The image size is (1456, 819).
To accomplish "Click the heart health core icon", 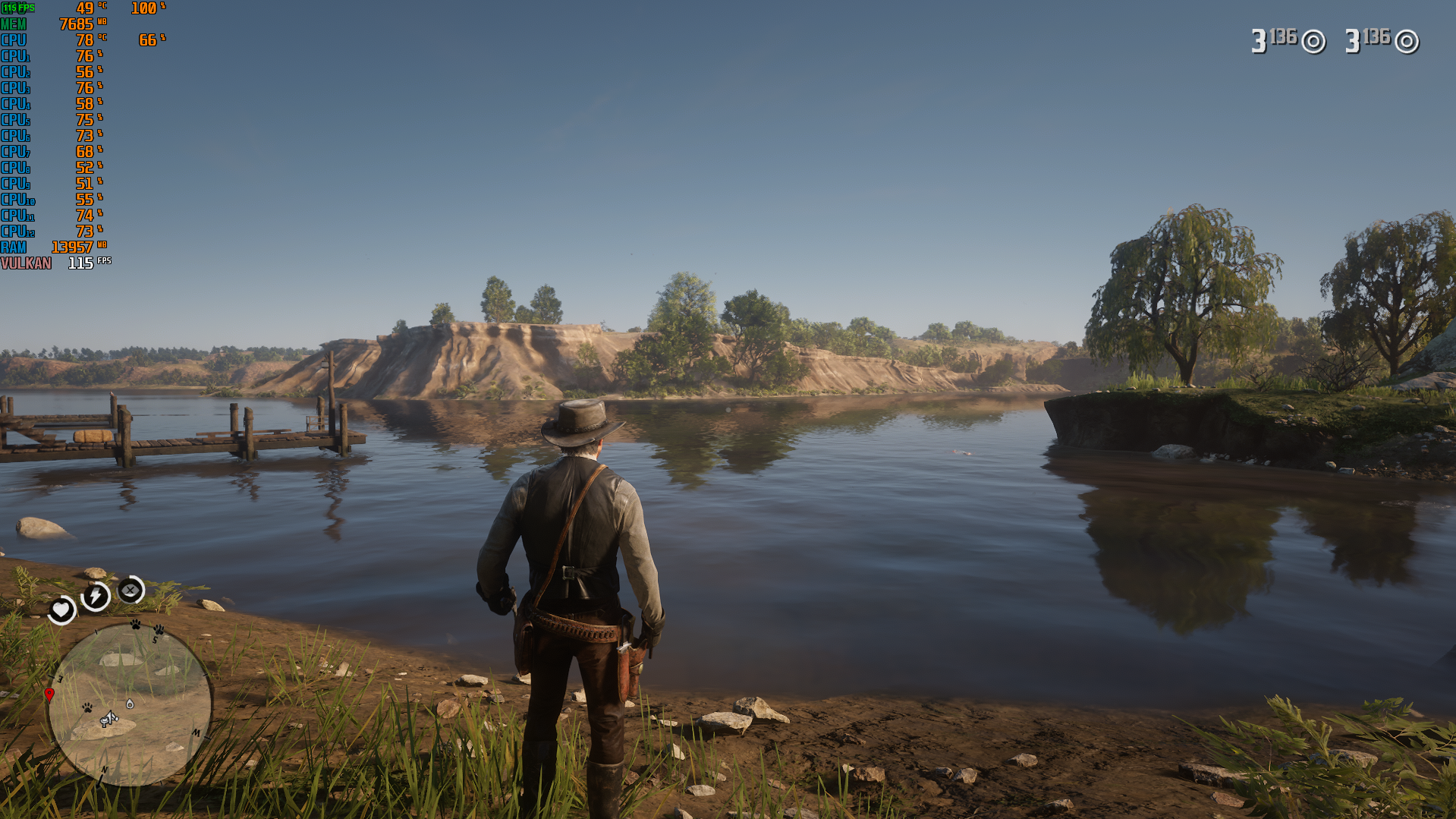I will click(61, 610).
